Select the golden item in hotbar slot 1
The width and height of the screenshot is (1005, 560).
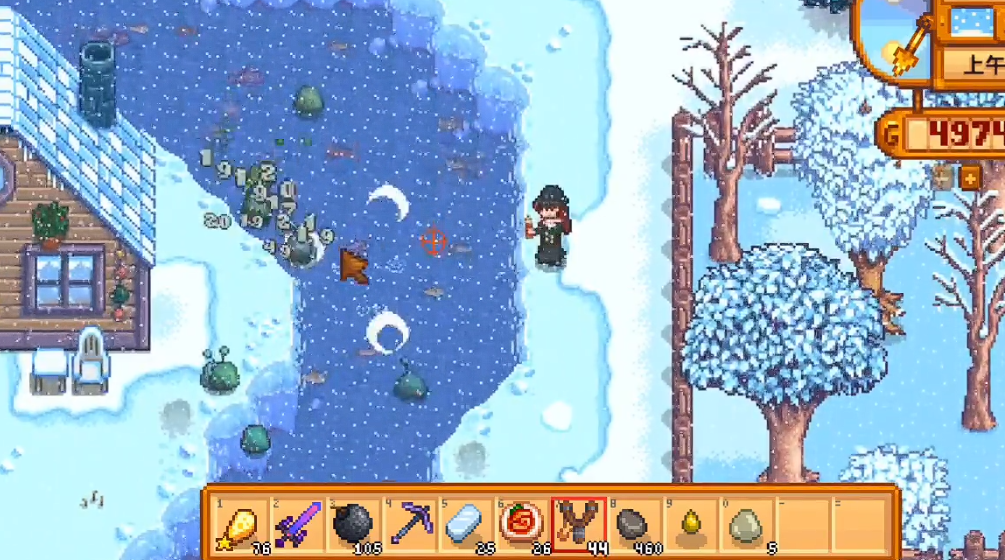coord(241,523)
